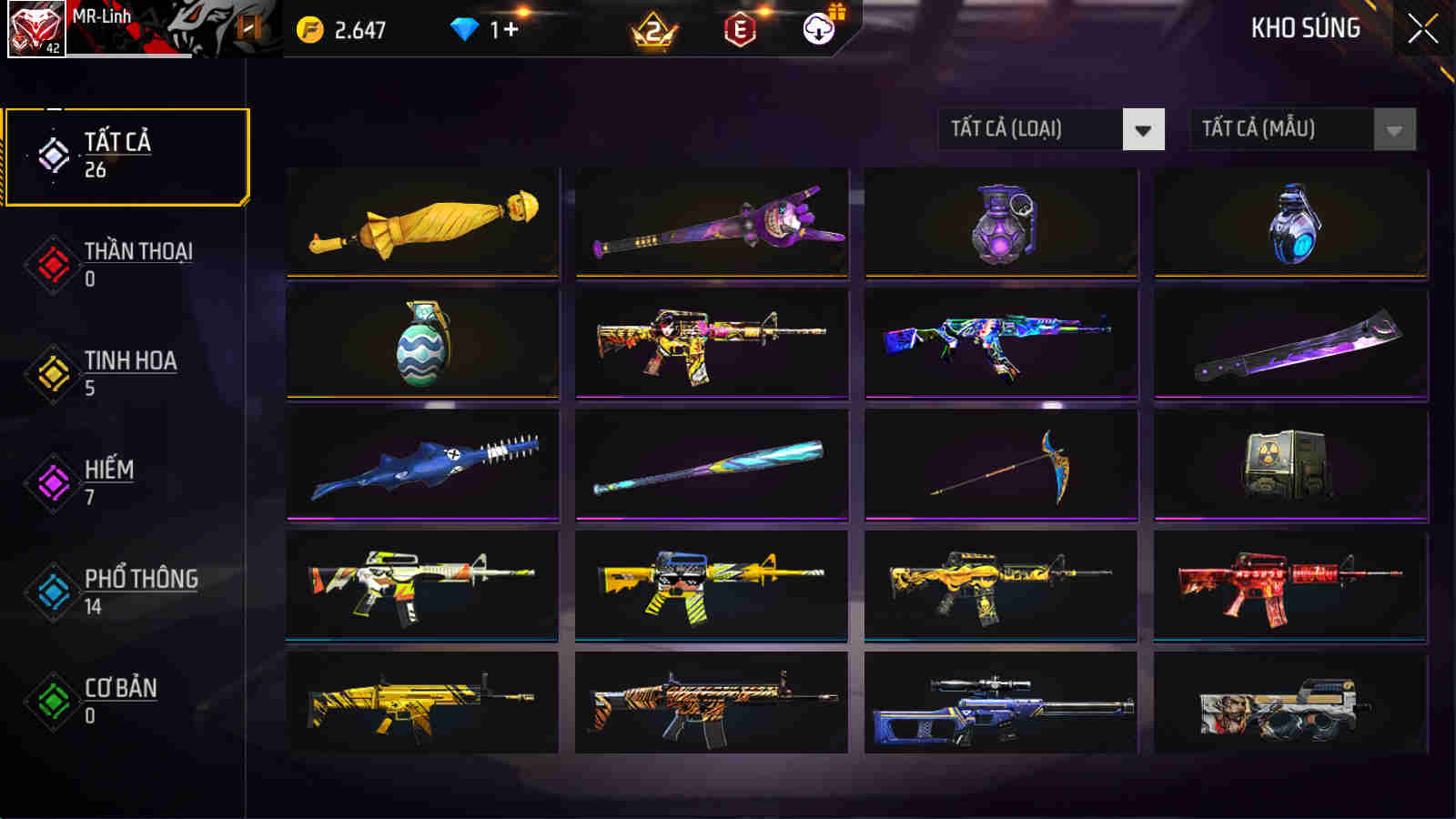Open the TẤT CẢ (MẪU) dropdown
1456x819 pixels.
tap(1283, 128)
